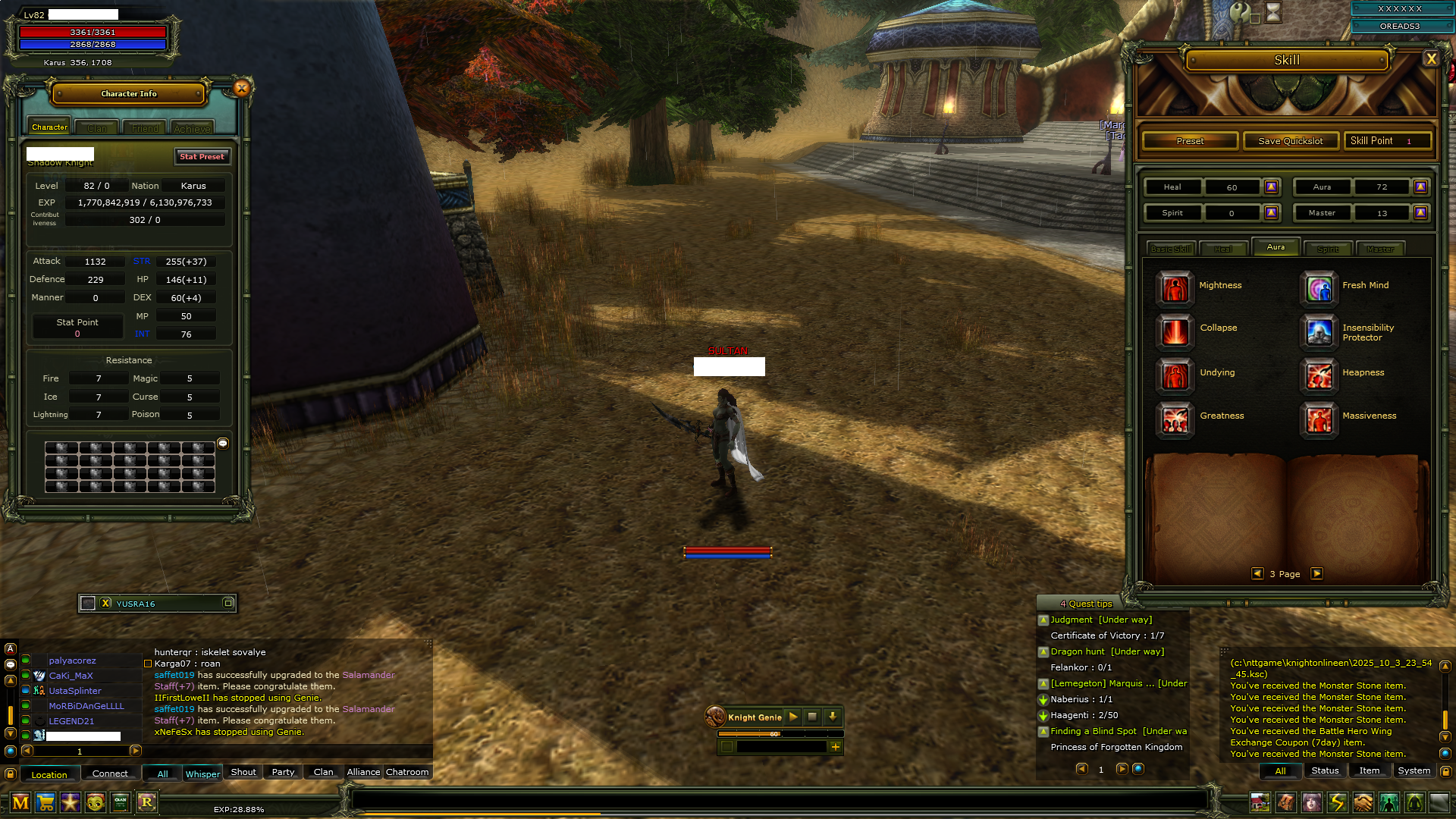Switch to the Master skill tab
The image size is (1456, 819).
click(1379, 249)
